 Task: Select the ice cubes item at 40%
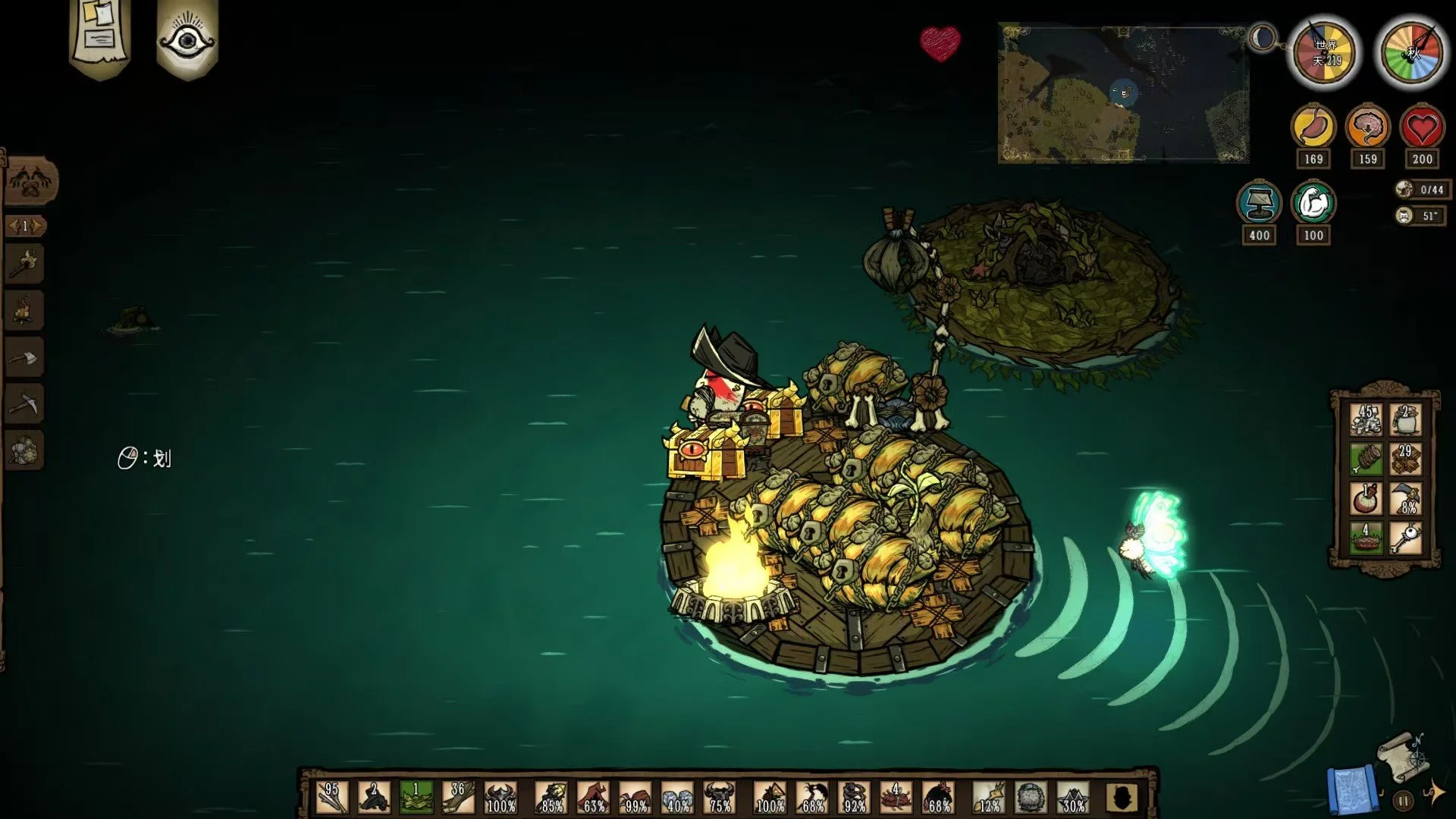pyautogui.click(x=677, y=798)
